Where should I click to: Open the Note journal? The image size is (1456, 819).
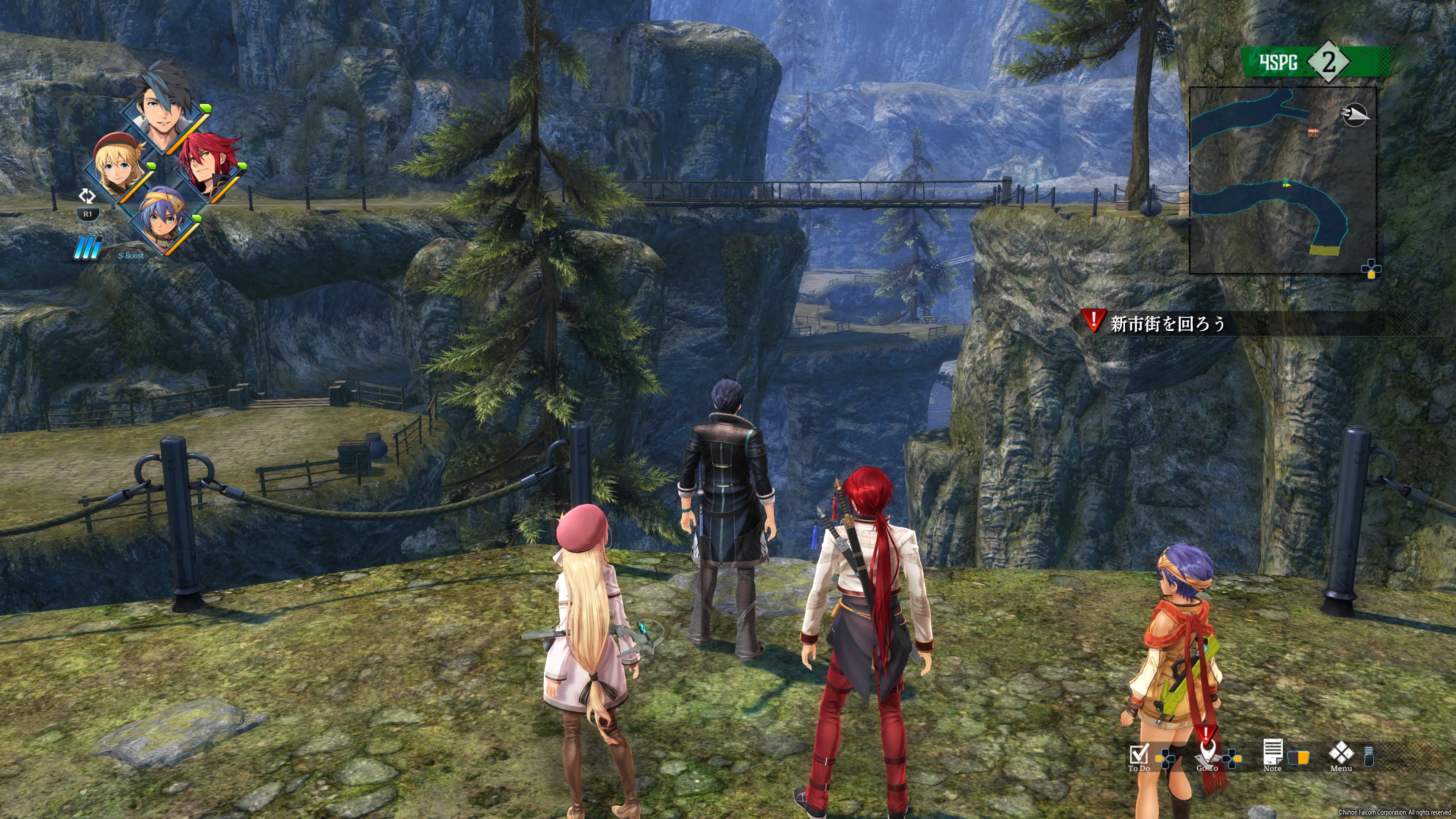point(1272,755)
